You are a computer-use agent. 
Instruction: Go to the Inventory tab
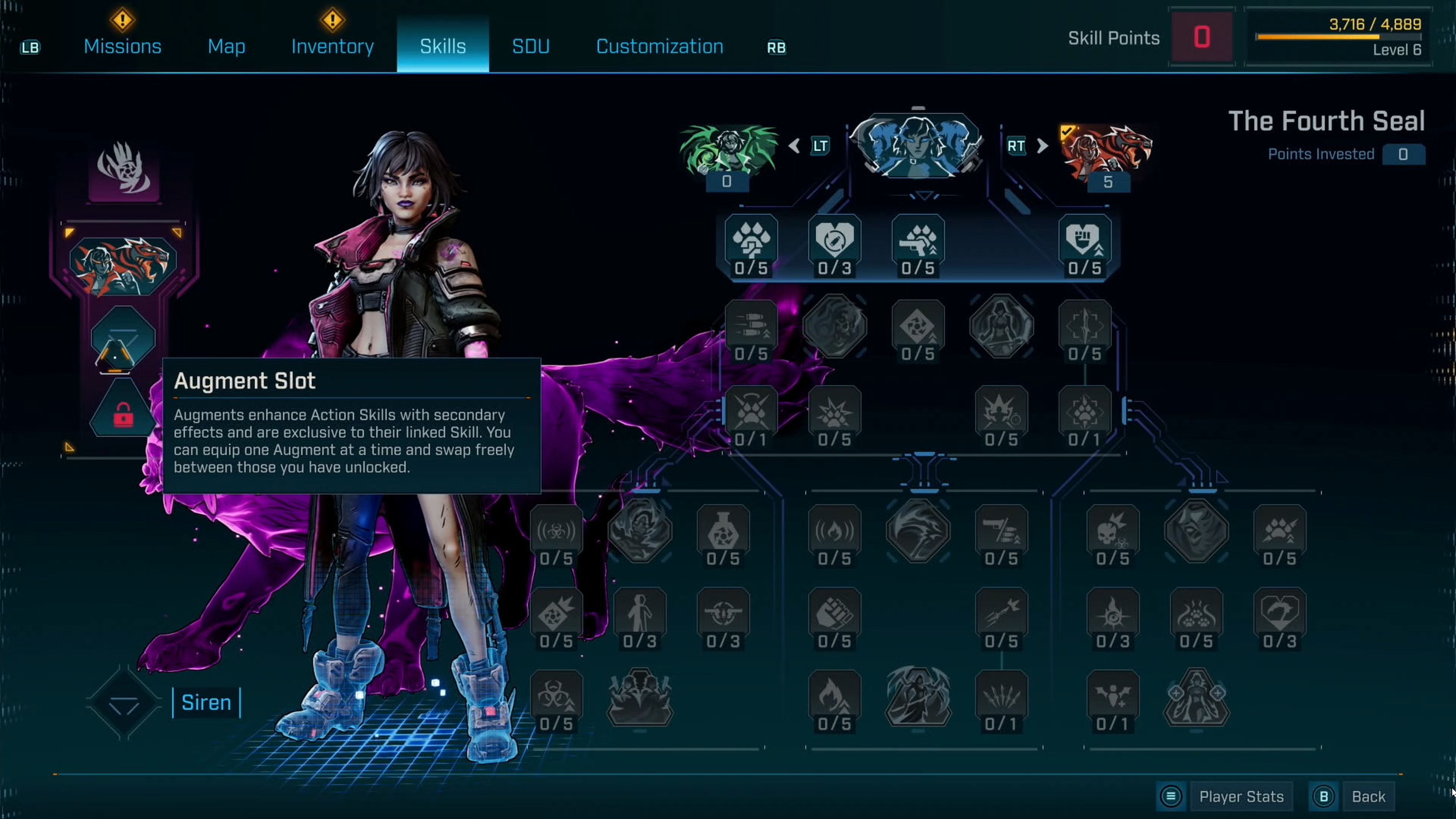333,46
